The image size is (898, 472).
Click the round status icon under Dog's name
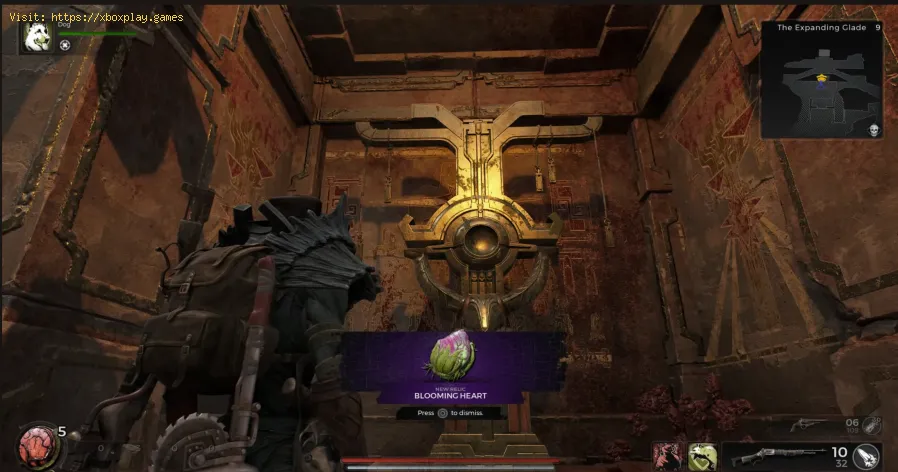65,45
